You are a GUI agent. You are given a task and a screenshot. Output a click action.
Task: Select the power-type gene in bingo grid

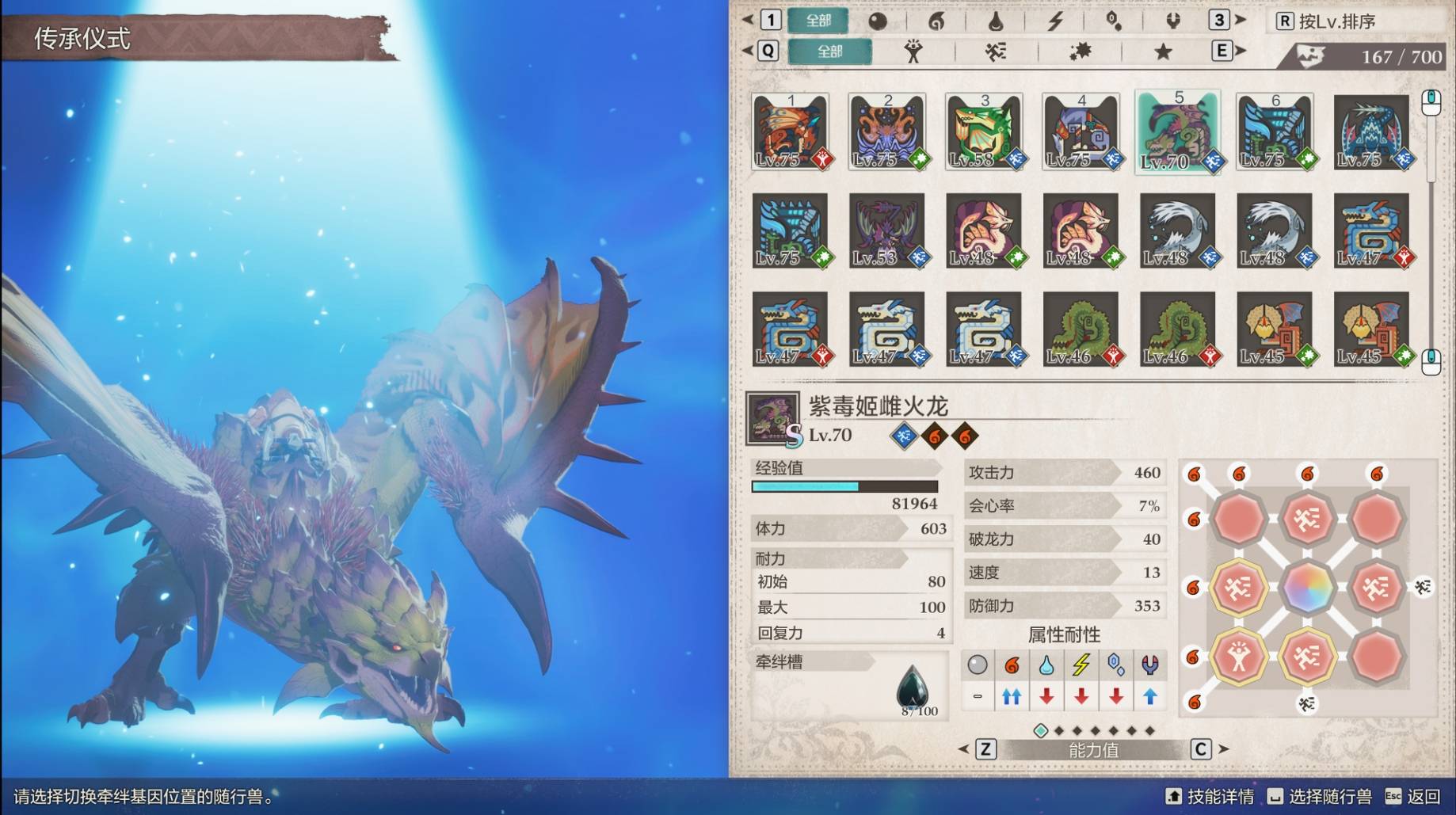(x=1239, y=657)
